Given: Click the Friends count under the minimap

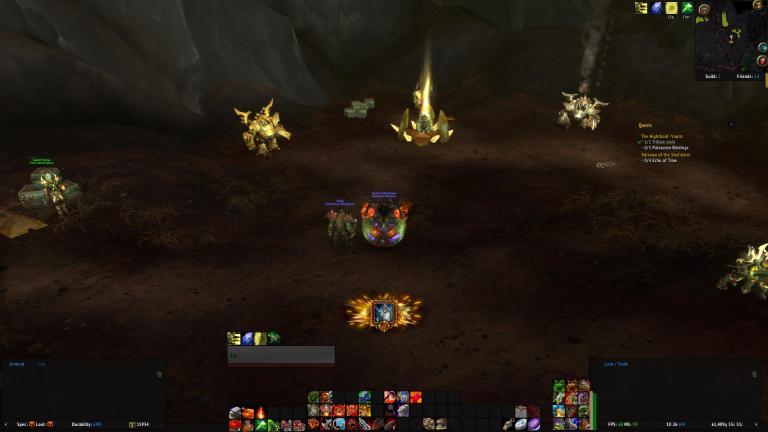Looking at the screenshot, I should click(x=746, y=76).
